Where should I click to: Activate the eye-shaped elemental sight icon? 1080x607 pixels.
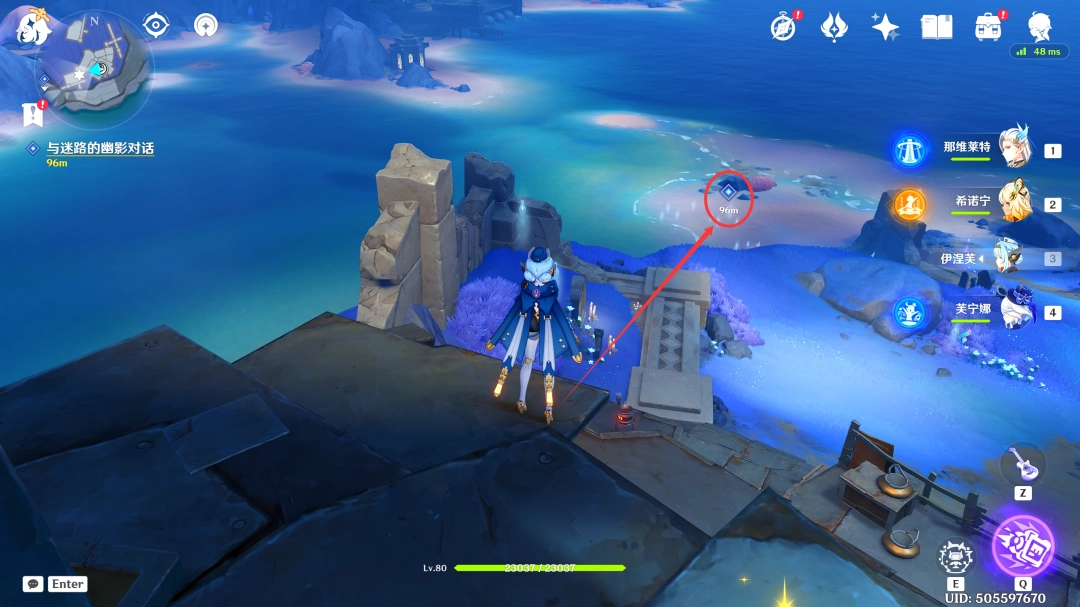(156, 25)
